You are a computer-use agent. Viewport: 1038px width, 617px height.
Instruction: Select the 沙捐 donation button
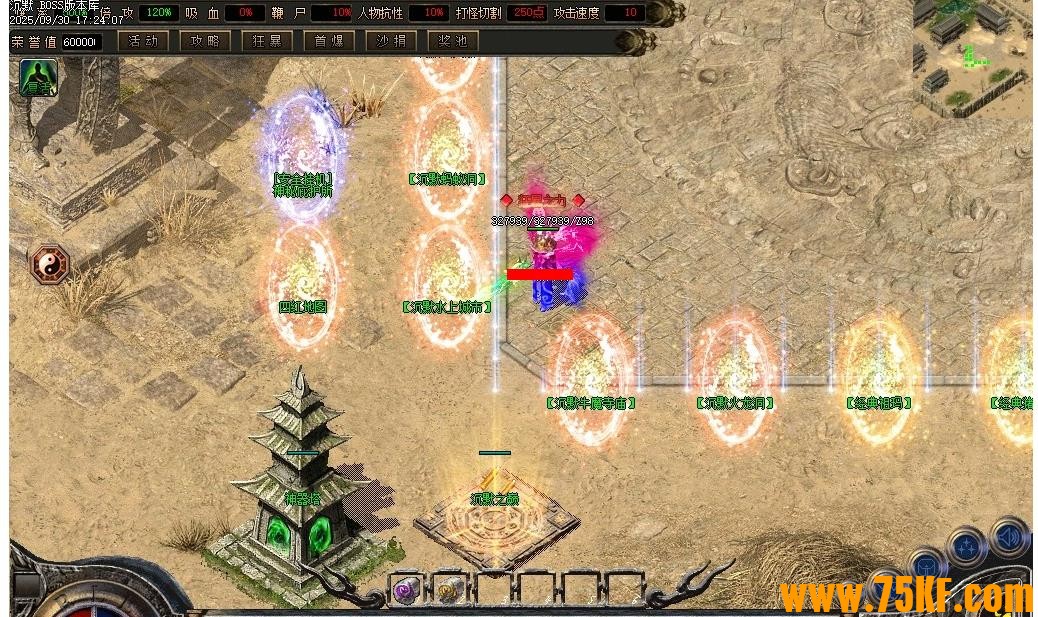[391, 41]
